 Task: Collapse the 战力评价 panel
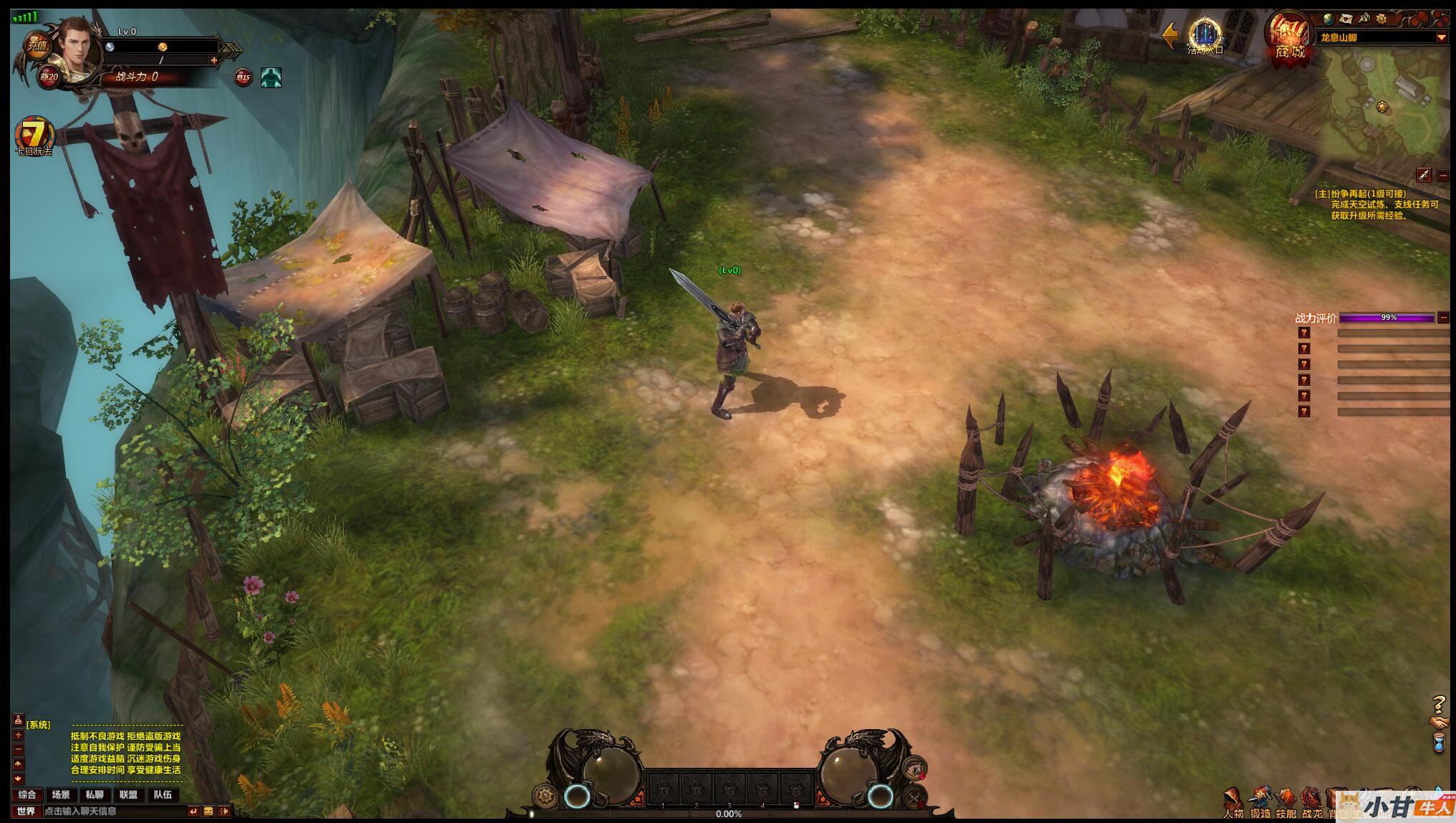point(1443,318)
